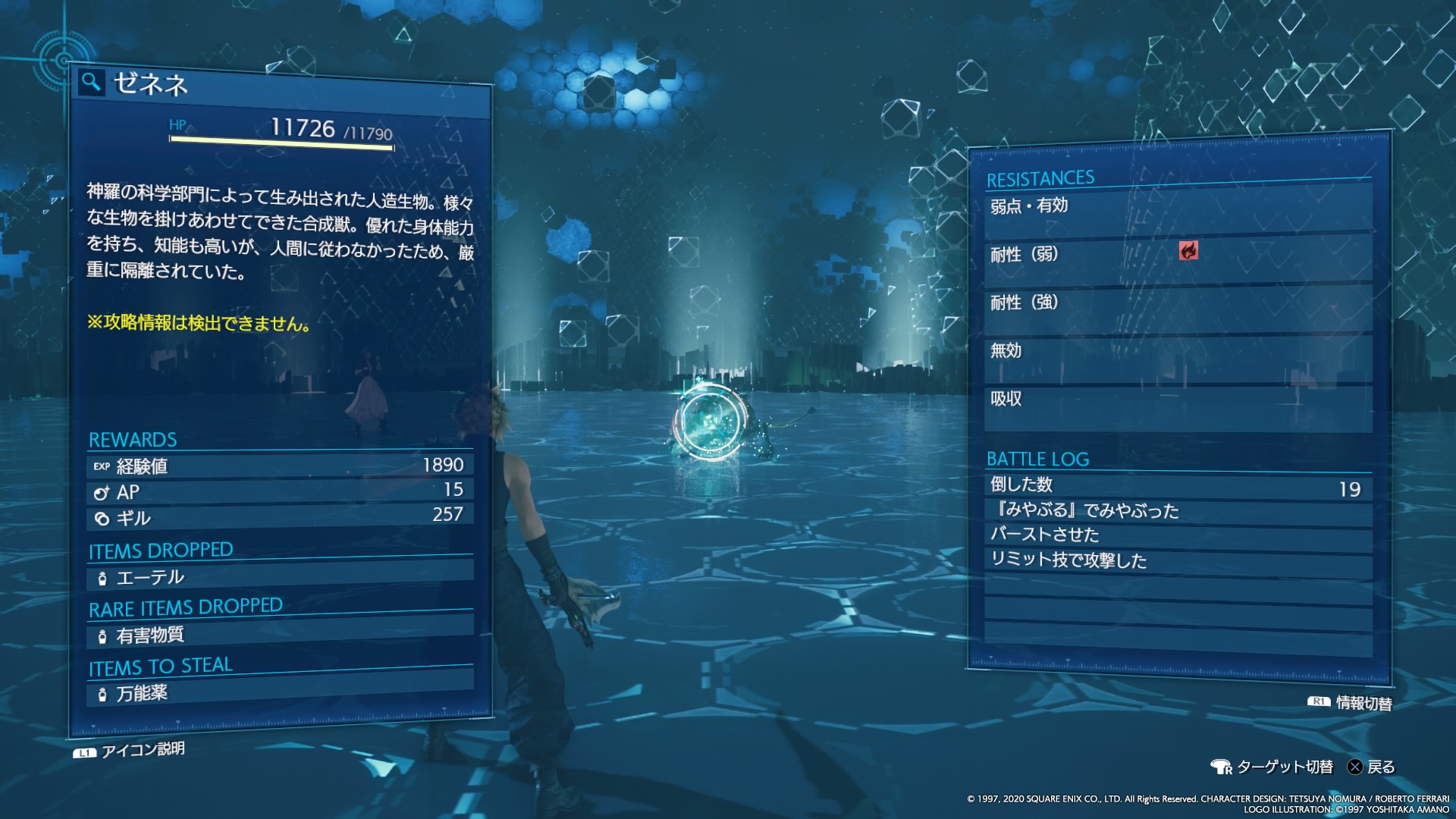Image resolution: width=1456 pixels, height=819 pixels.
Task: Click the fire element resistance icon
Action: click(1188, 251)
